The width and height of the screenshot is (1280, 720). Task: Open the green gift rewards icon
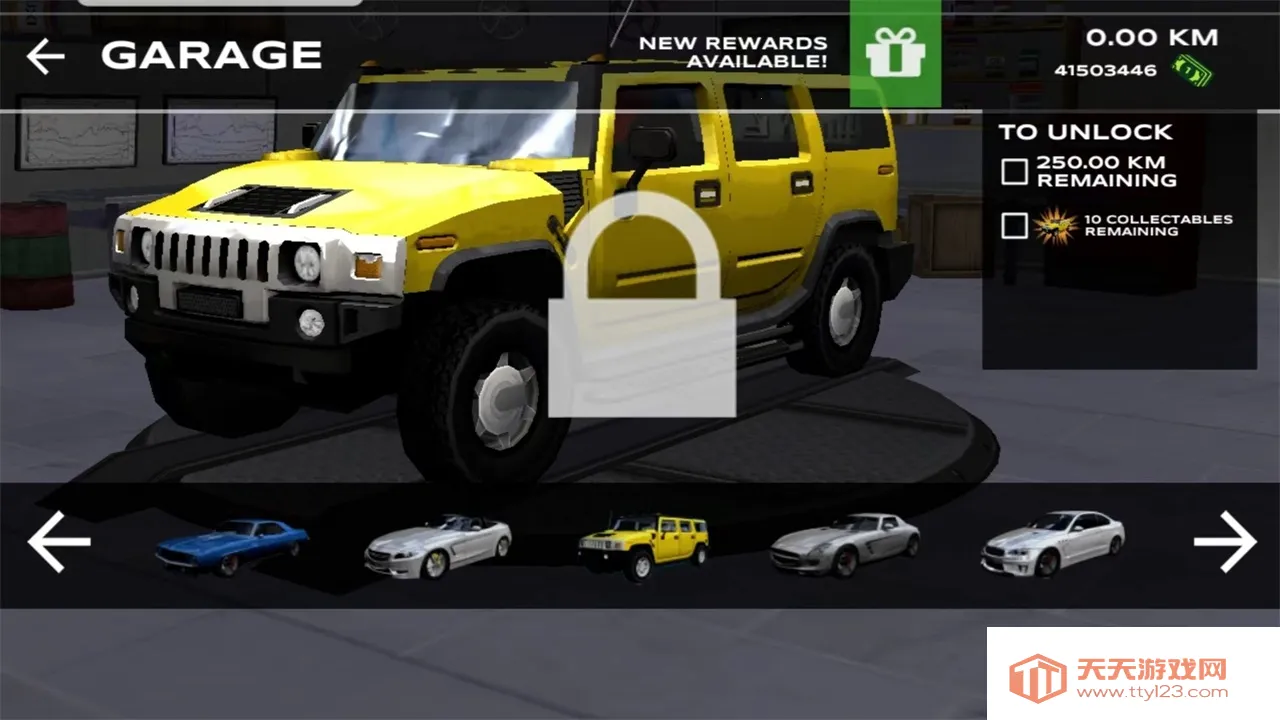[895, 55]
